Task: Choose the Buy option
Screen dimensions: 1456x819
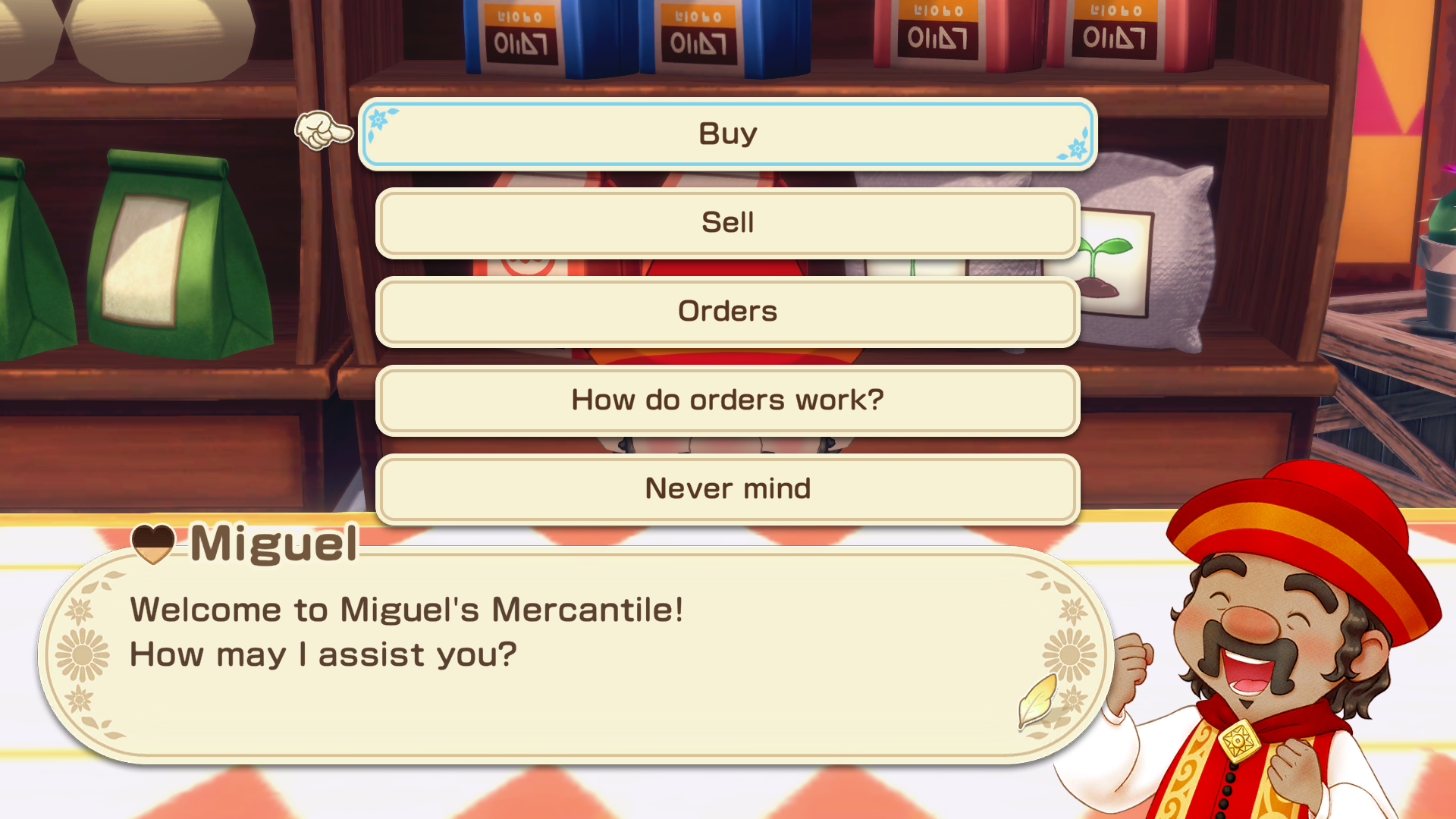Action: [727, 134]
